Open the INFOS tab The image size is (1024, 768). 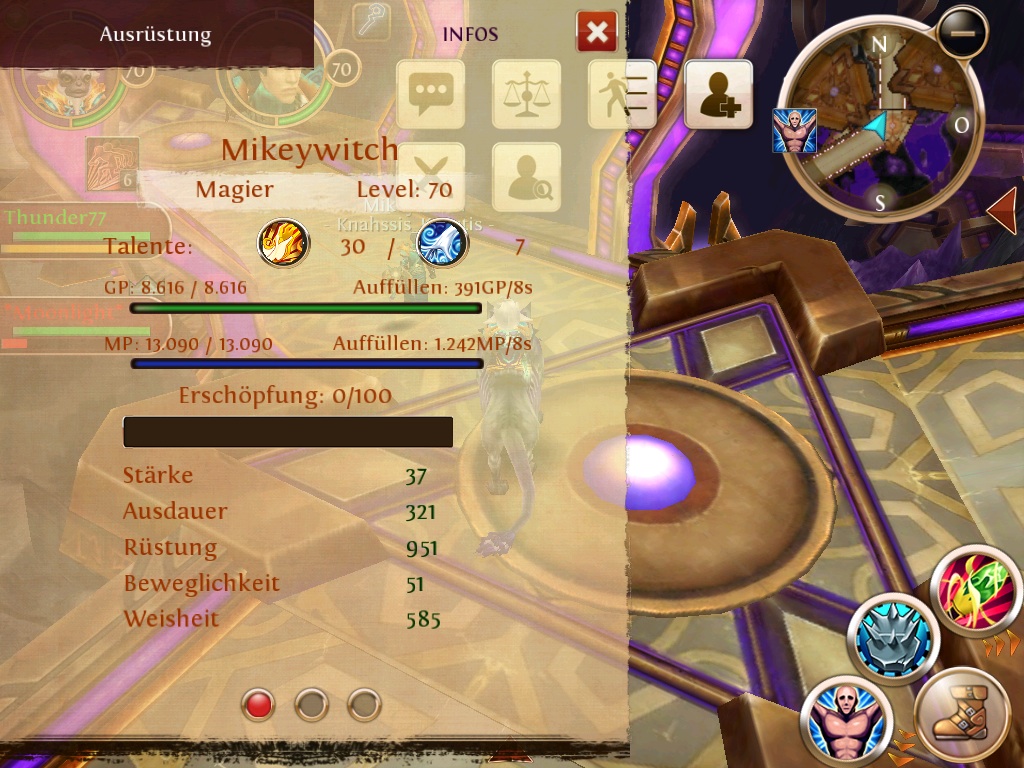pyautogui.click(x=470, y=34)
